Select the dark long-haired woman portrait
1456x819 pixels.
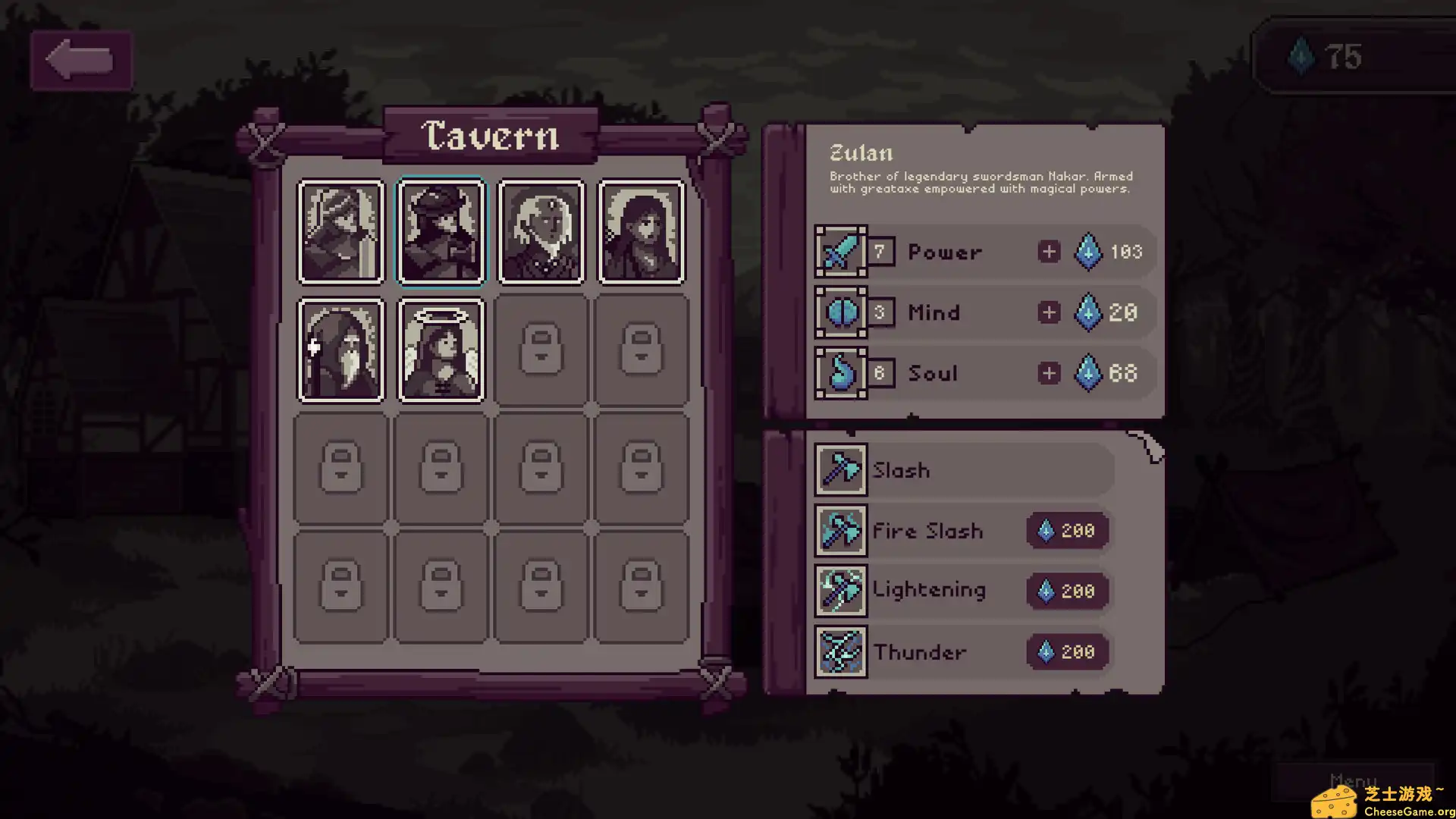pos(642,232)
